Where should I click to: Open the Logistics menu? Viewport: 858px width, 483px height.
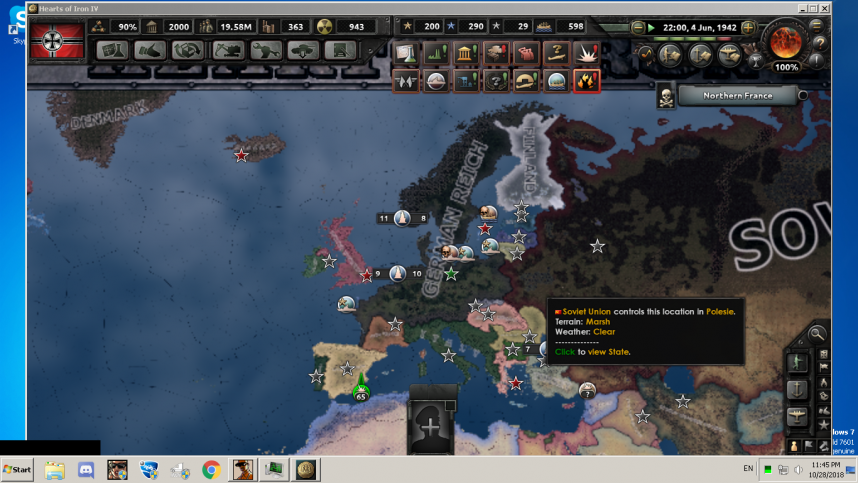click(341, 51)
